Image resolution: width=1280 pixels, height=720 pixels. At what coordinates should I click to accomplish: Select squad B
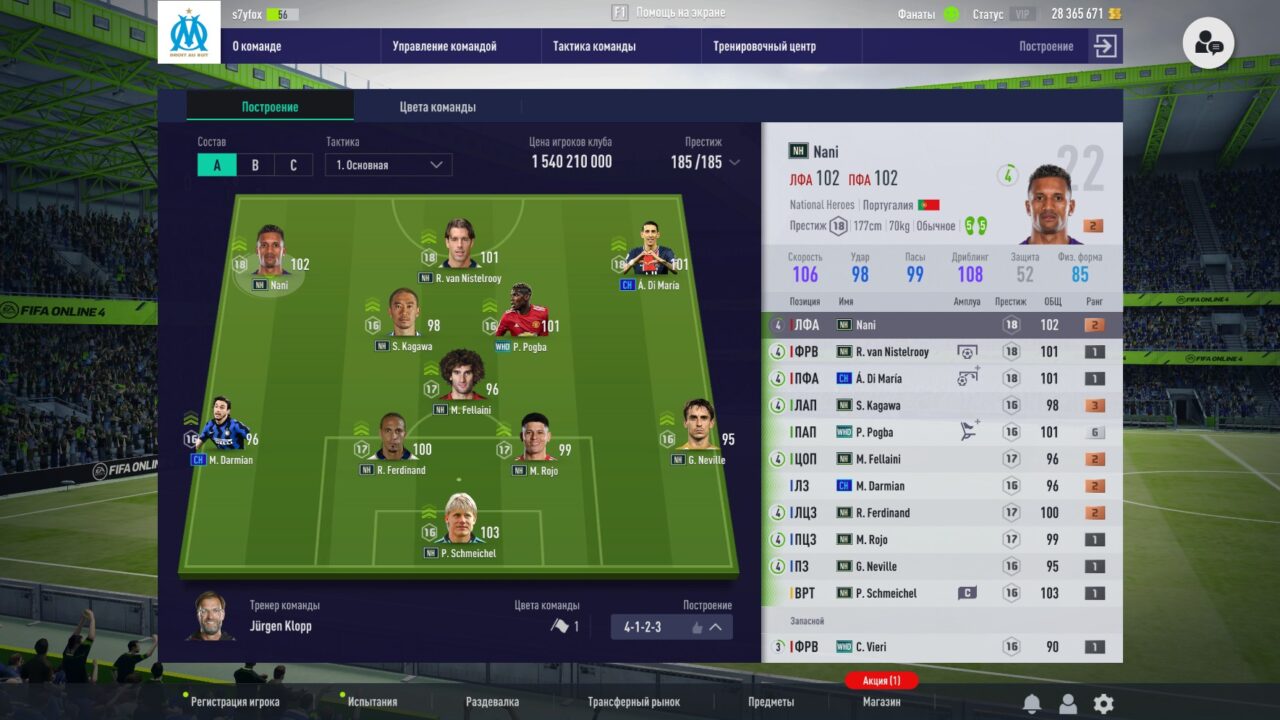tap(255, 164)
